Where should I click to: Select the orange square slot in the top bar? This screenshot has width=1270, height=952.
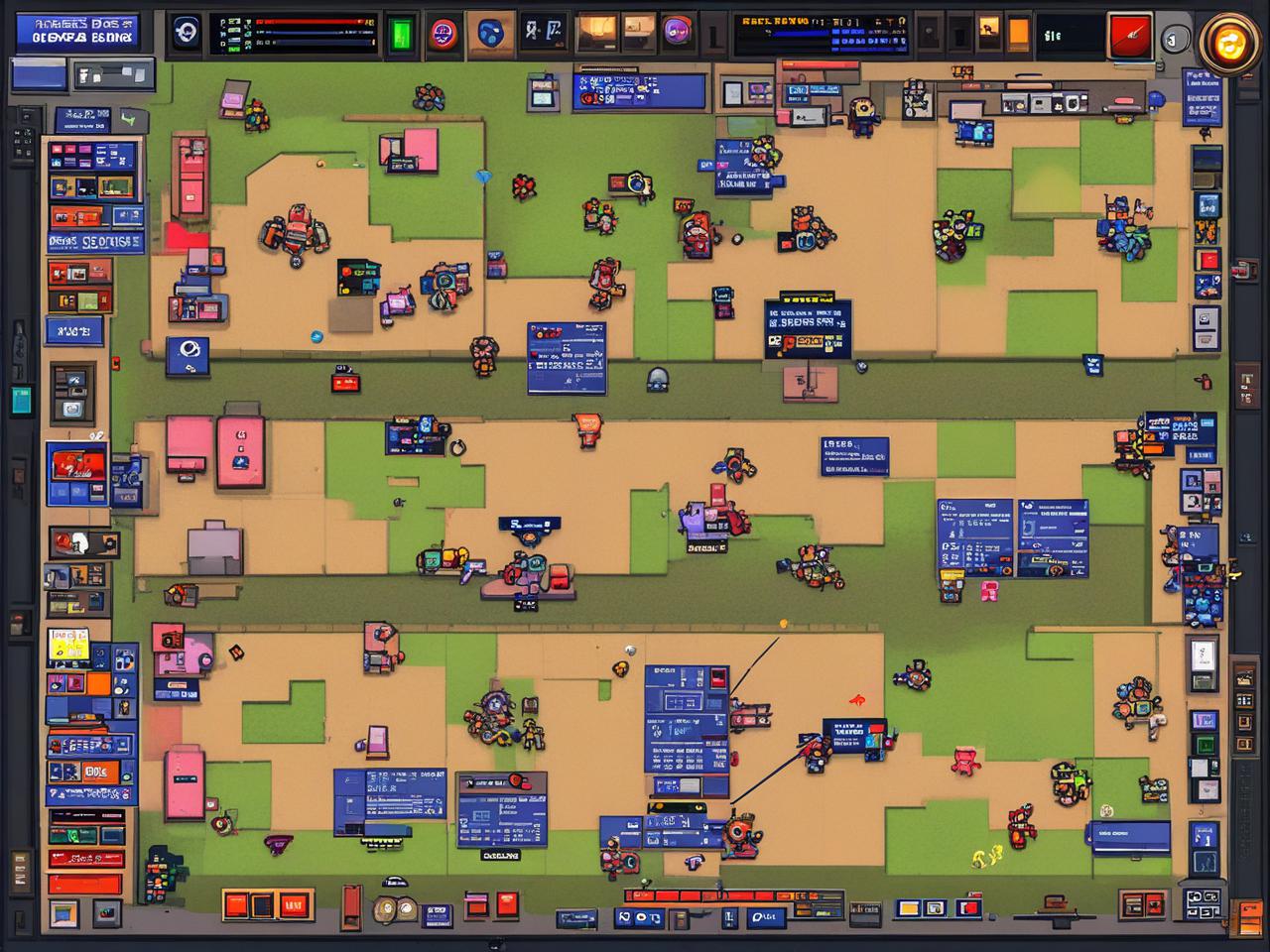[1018, 33]
